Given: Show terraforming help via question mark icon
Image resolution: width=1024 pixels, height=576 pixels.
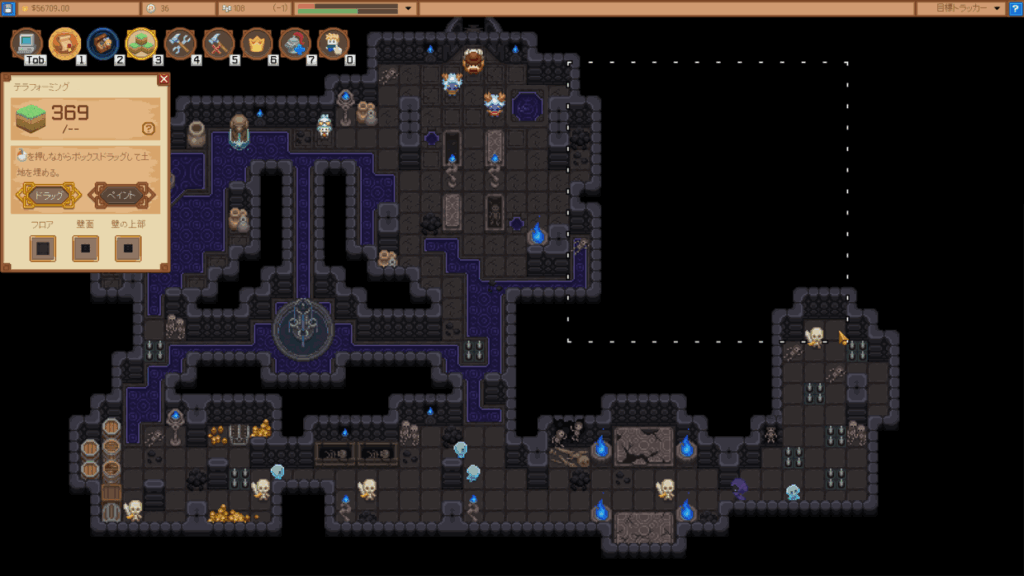Looking at the screenshot, I should coord(149,128).
